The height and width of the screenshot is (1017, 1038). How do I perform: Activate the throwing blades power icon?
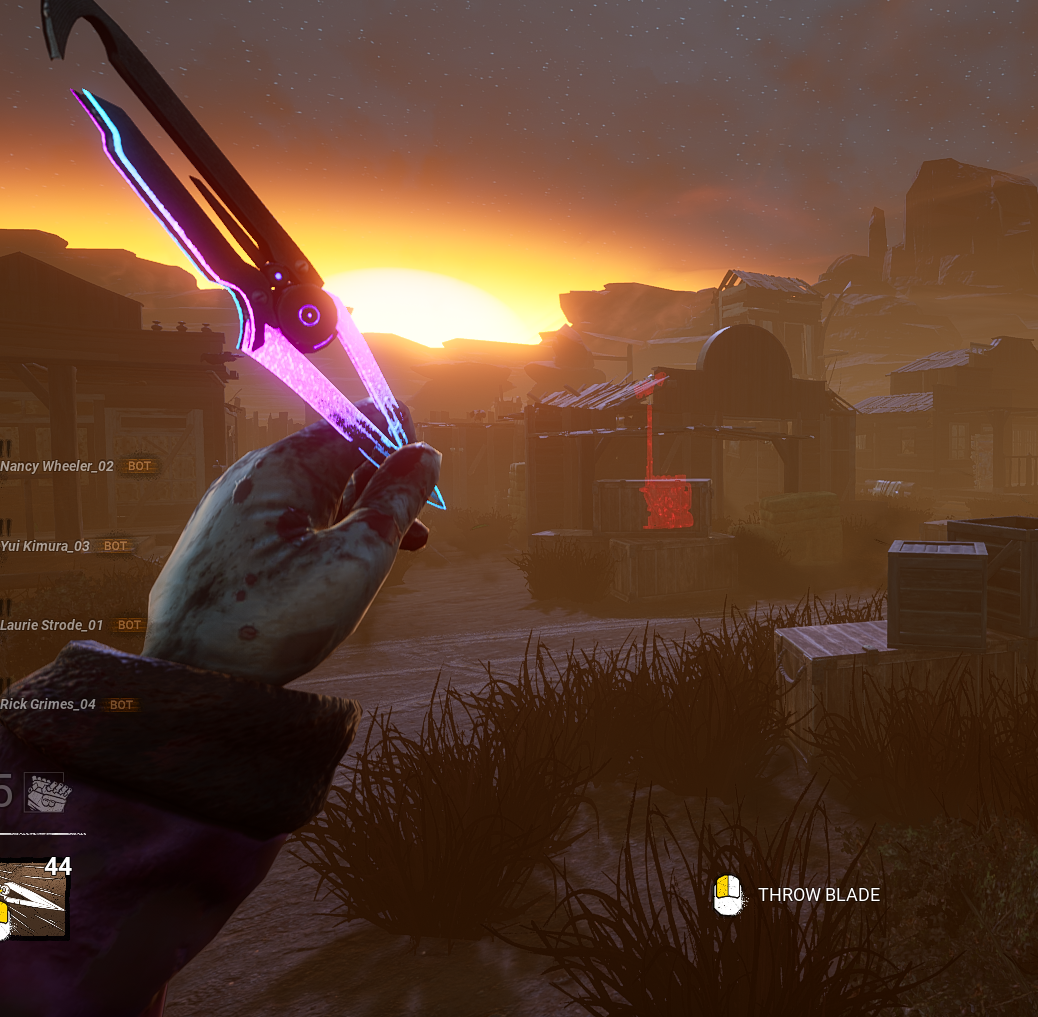click(33, 899)
